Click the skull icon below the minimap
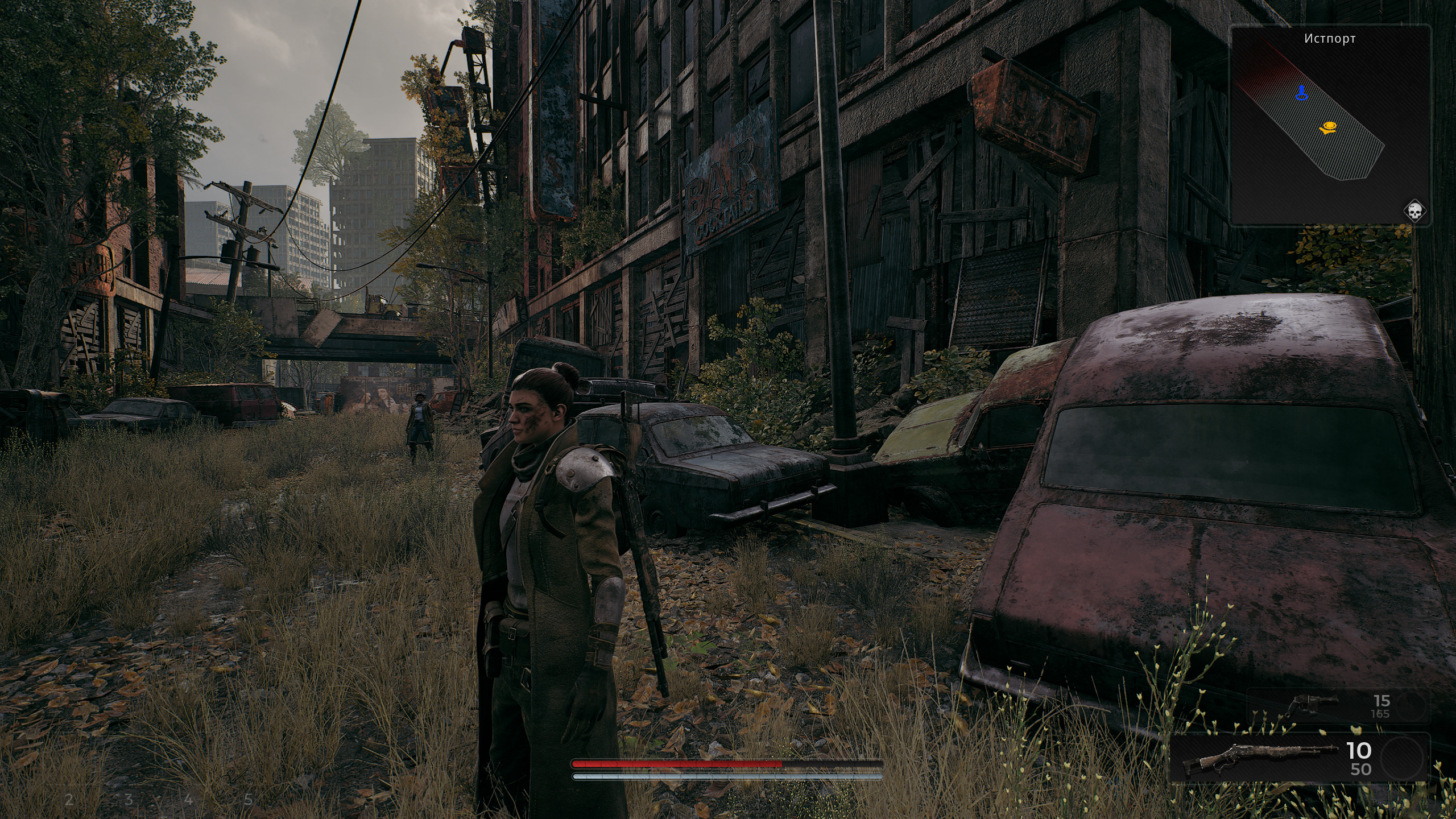 1413,212
